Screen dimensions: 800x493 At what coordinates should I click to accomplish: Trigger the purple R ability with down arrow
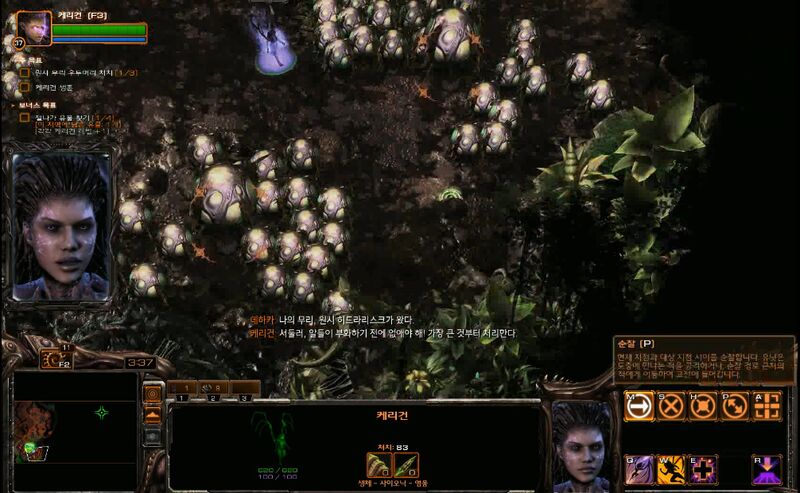(767, 469)
